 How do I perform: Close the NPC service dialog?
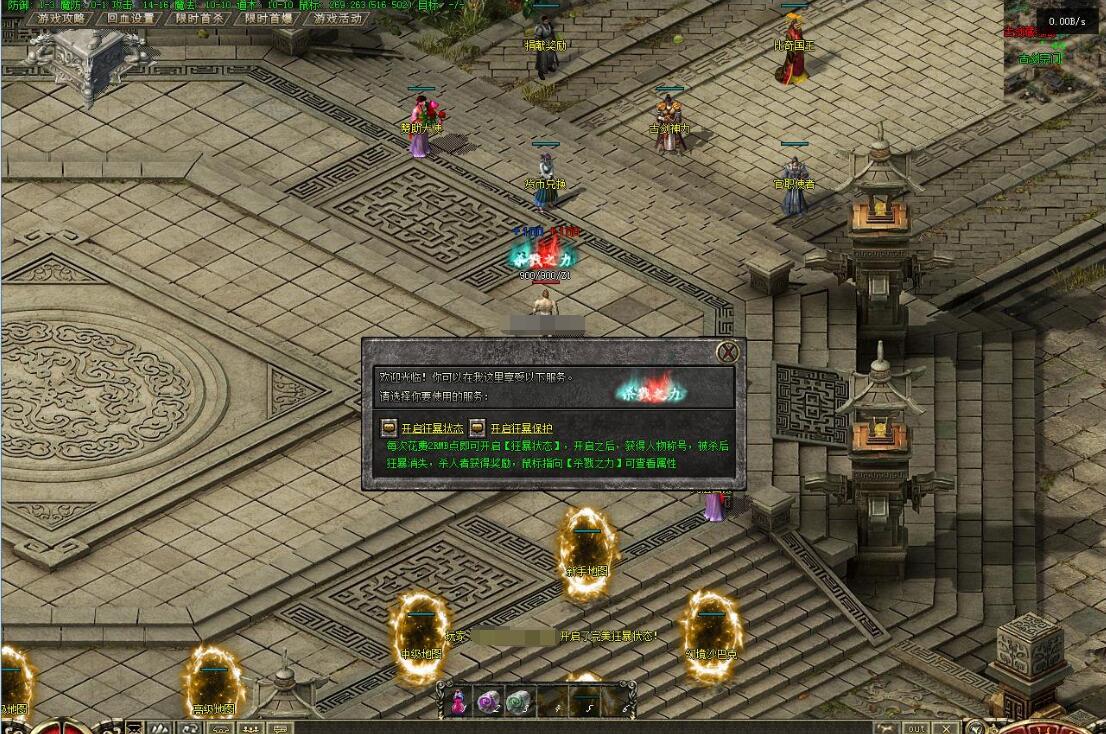(x=729, y=352)
